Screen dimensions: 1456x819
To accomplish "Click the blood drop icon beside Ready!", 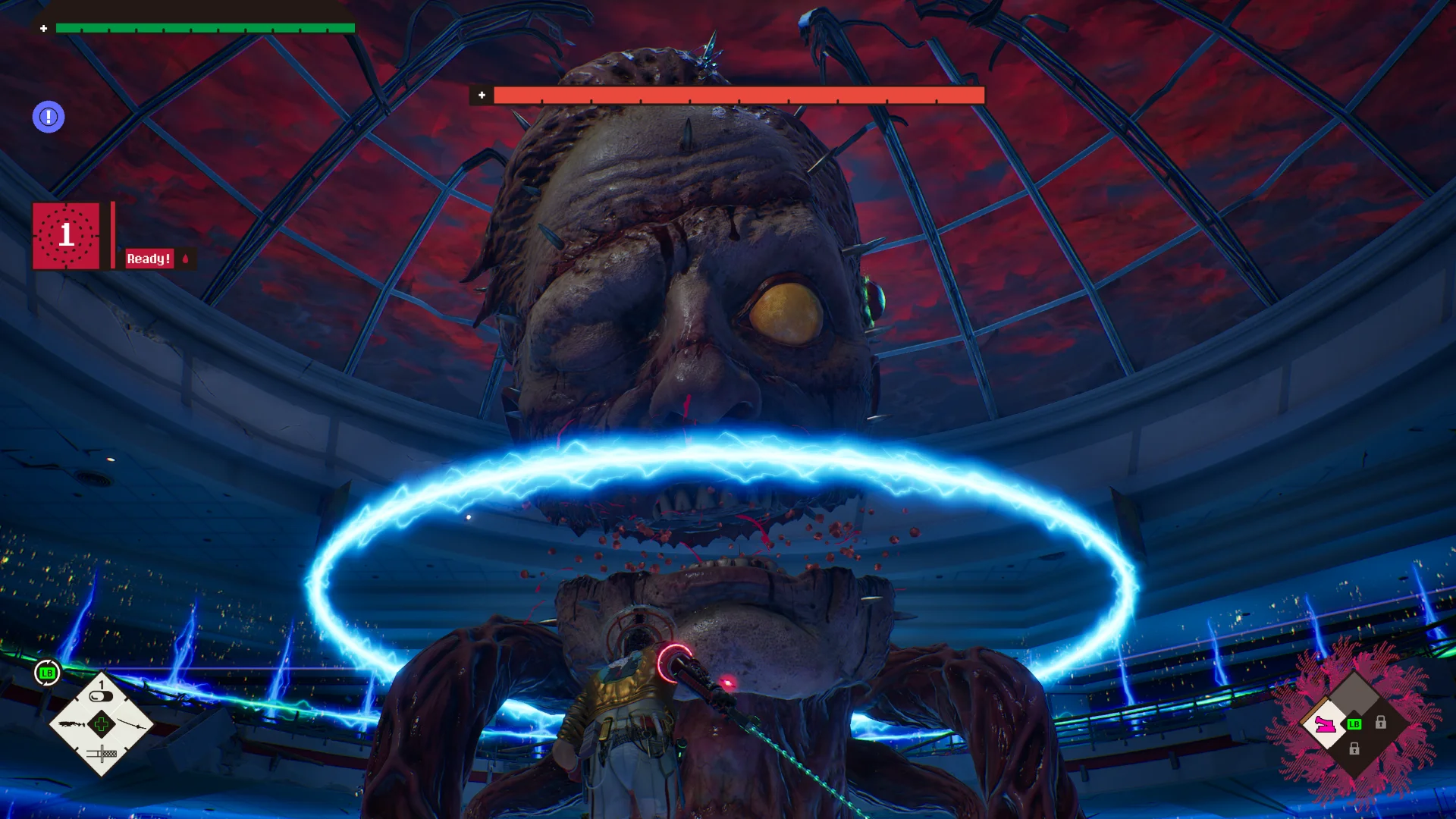I will click(x=184, y=259).
